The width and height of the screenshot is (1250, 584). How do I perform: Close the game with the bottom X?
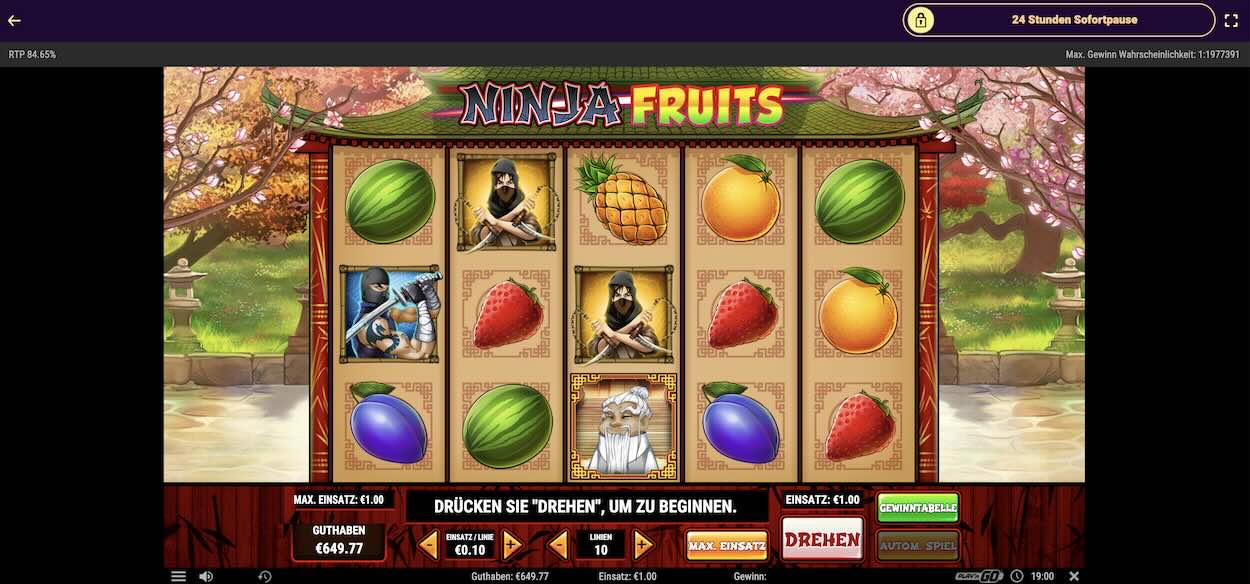pyautogui.click(x=1074, y=576)
